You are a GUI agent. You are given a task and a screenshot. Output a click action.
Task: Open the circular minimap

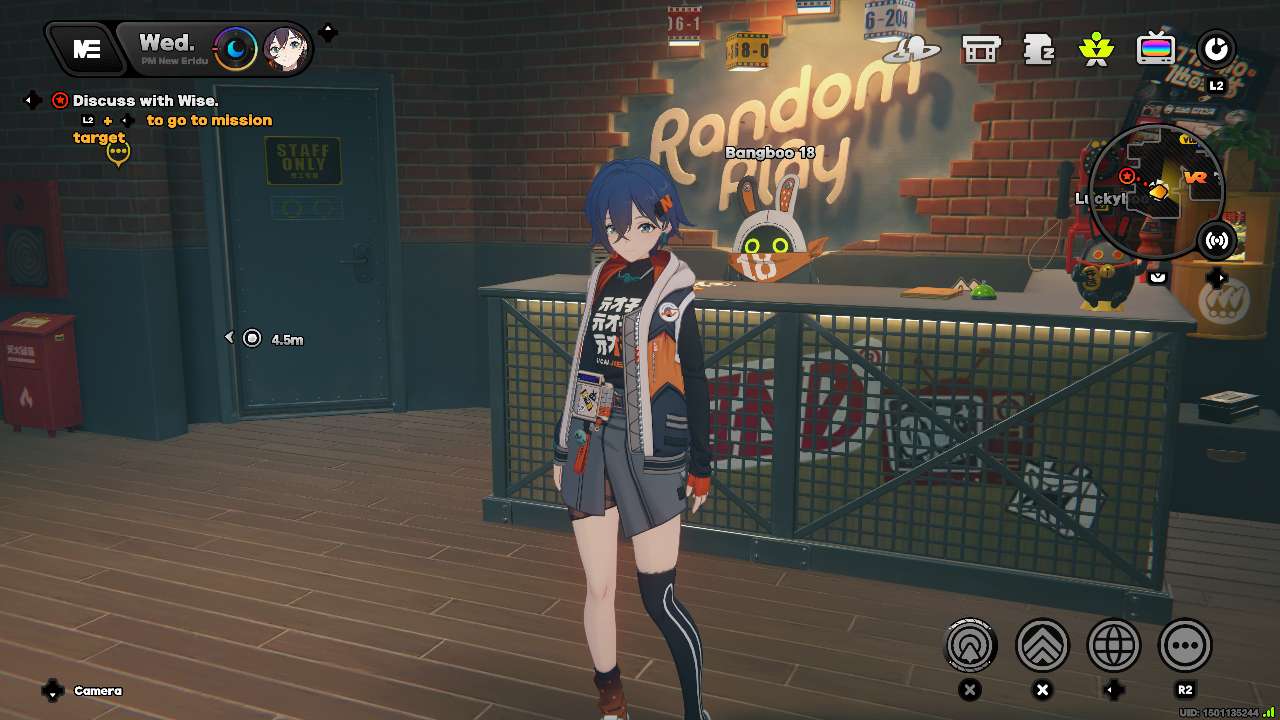pyautogui.click(x=1157, y=187)
